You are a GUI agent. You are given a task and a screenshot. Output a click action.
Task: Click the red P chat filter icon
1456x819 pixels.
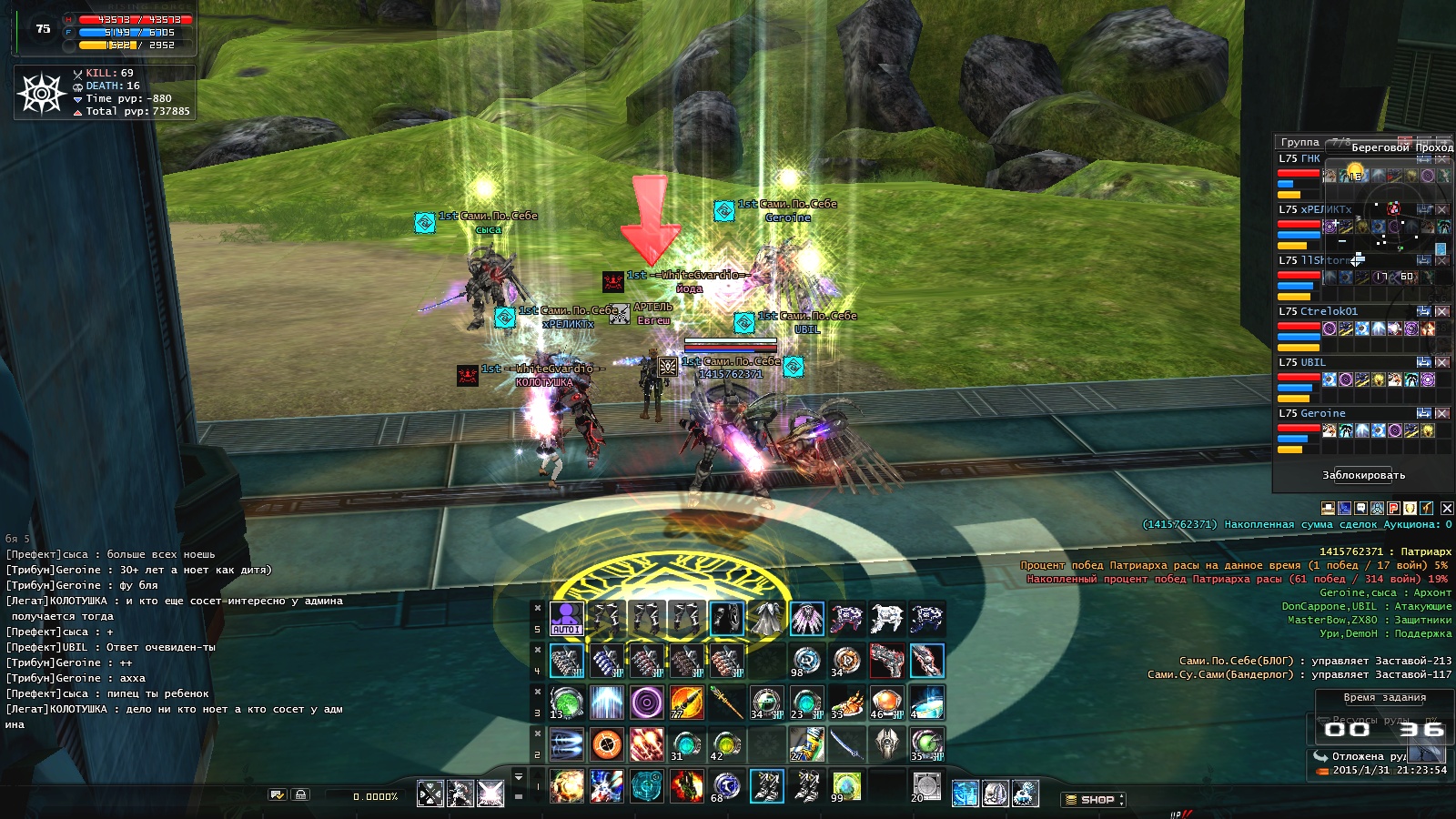click(1393, 508)
